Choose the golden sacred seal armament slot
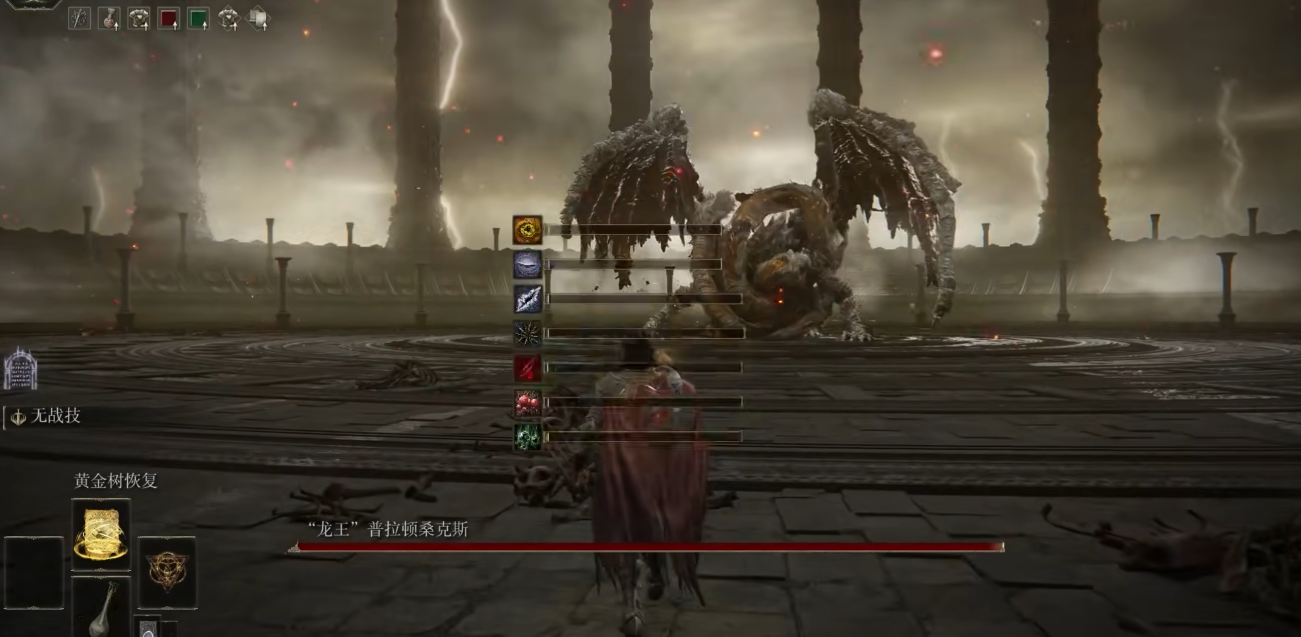1301x637 pixels. click(166, 572)
